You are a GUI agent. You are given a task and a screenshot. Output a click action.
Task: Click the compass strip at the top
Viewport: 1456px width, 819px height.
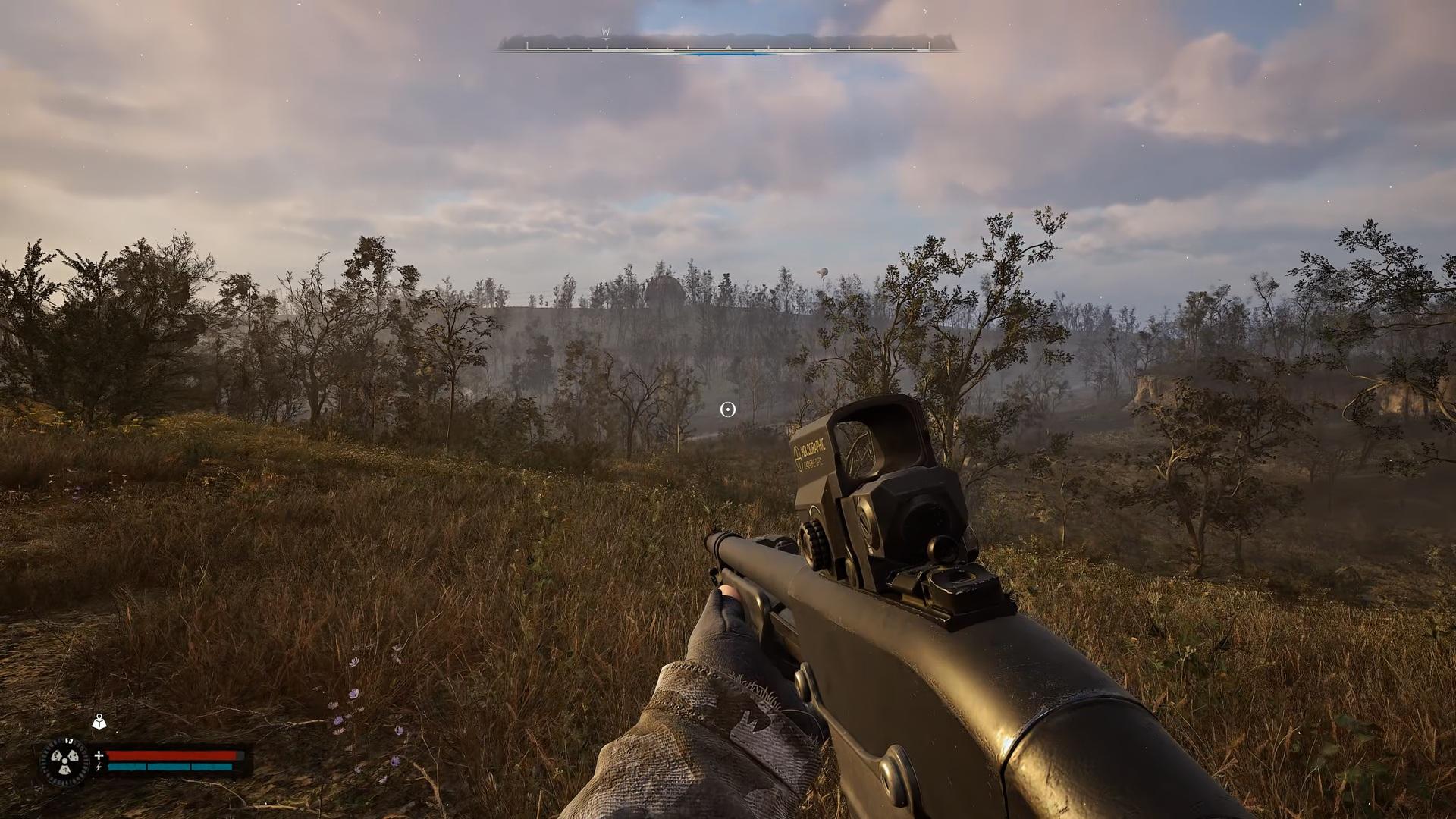(727, 44)
